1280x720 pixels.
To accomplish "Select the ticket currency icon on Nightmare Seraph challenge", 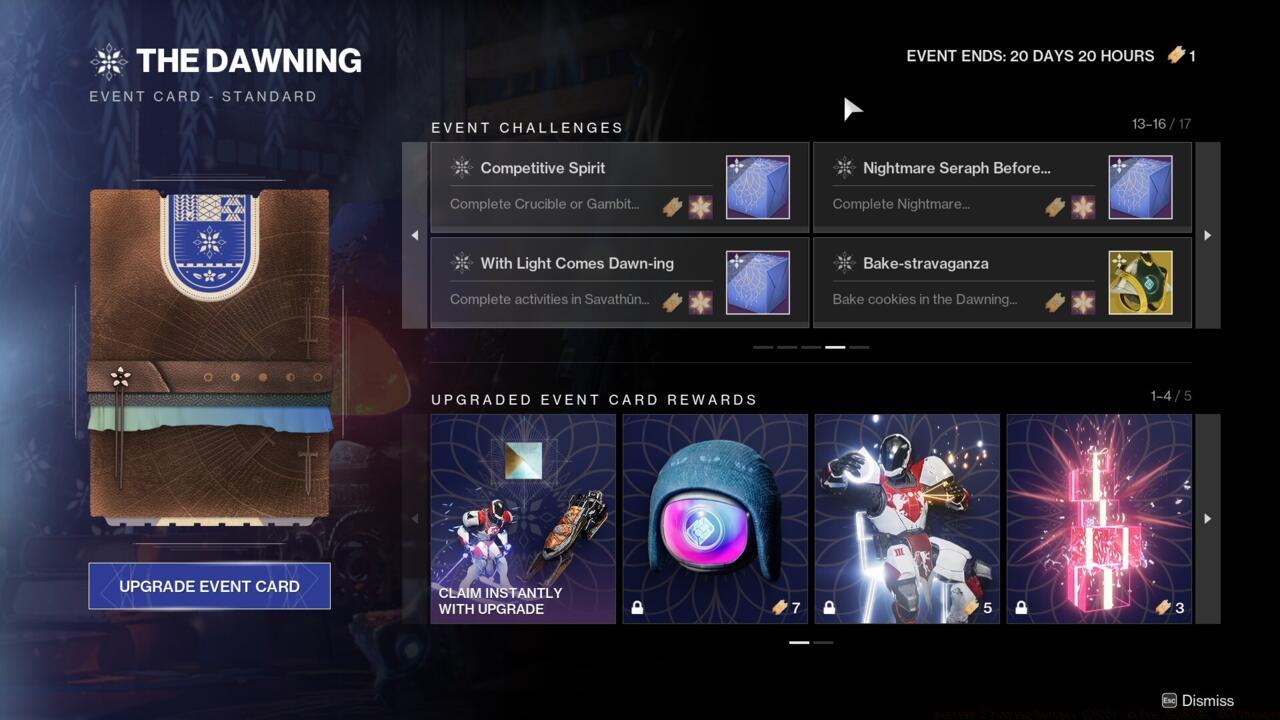I will click(1055, 207).
